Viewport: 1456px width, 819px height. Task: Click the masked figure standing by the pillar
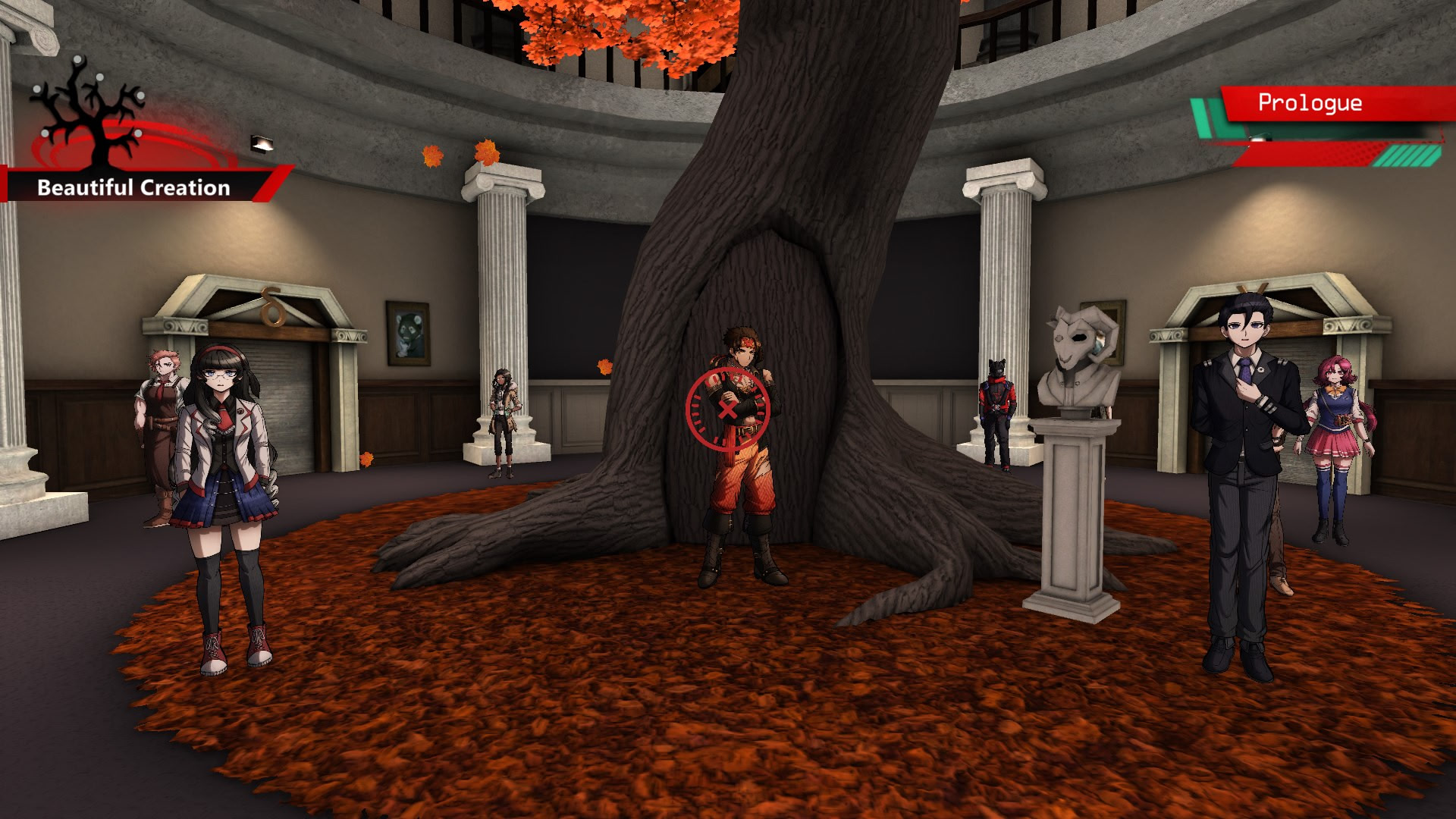pyautogui.click(x=997, y=387)
